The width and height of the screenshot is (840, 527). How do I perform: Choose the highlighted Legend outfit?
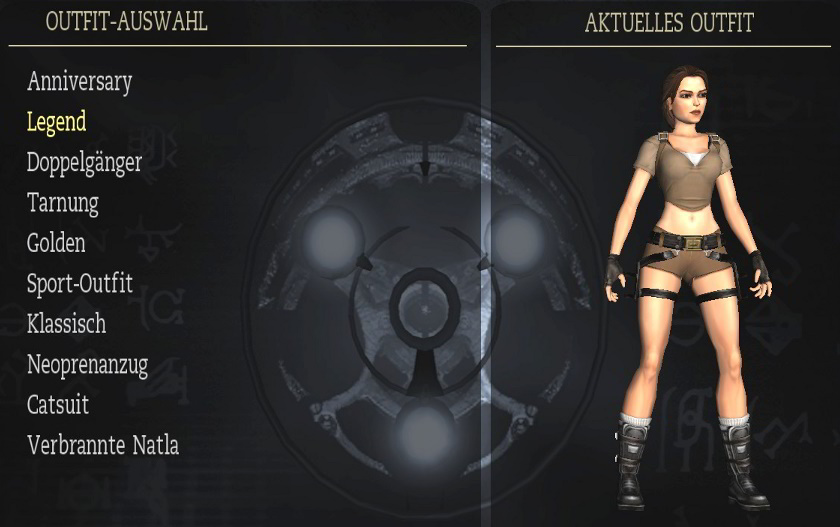tap(56, 122)
